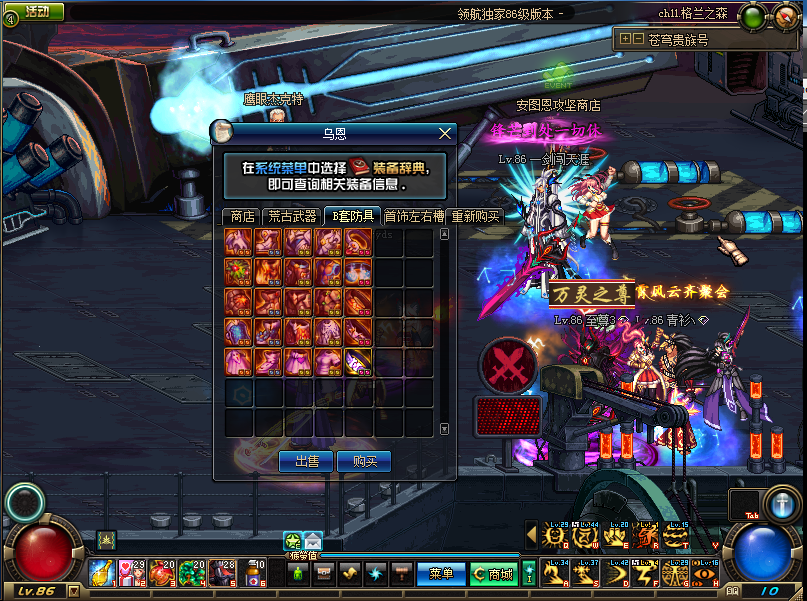
Task: Click the red crossed-swords round button
Action: [x=508, y=364]
